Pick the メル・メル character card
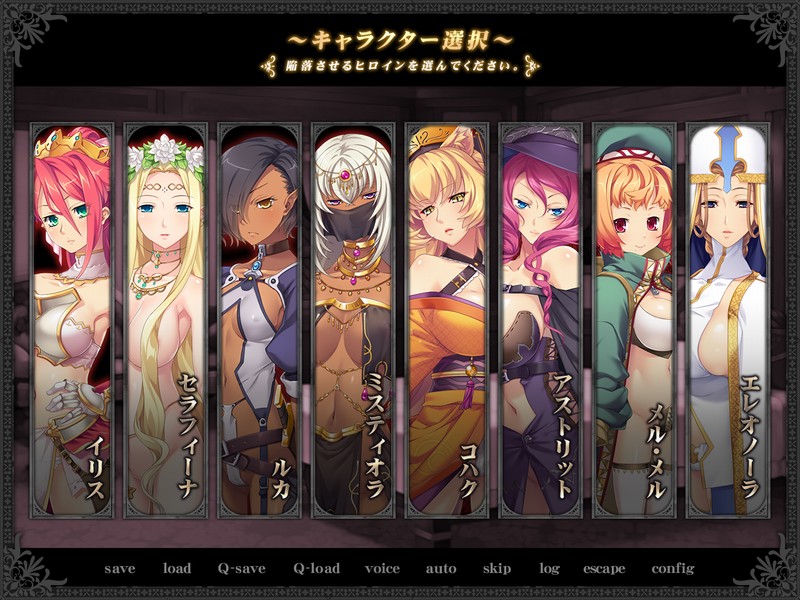Image resolution: width=800 pixels, height=600 pixels. [634, 320]
